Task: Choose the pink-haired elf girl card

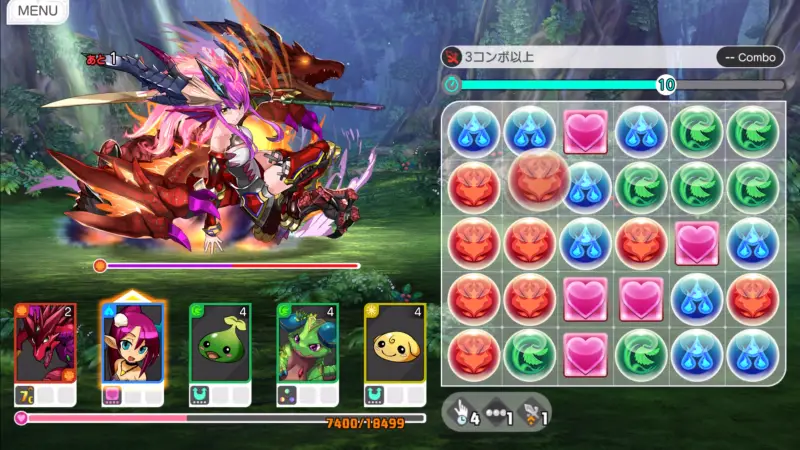Action: 132,343
